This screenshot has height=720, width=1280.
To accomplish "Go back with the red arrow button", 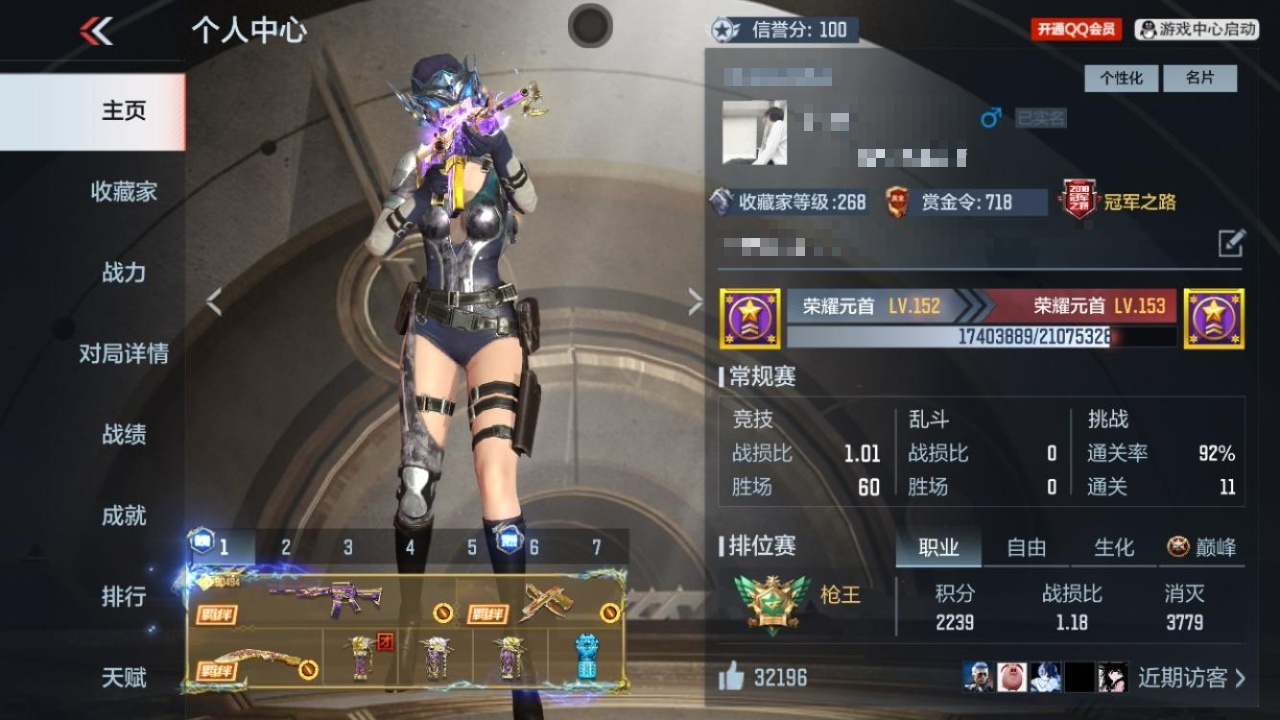I will 96,31.
